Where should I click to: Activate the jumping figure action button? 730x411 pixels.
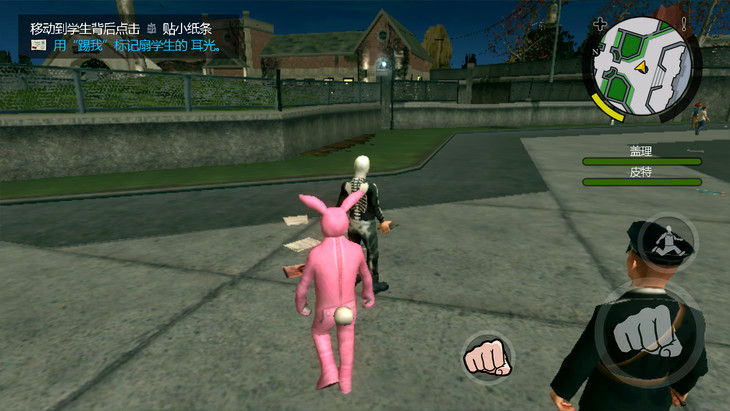click(x=667, y=241)
